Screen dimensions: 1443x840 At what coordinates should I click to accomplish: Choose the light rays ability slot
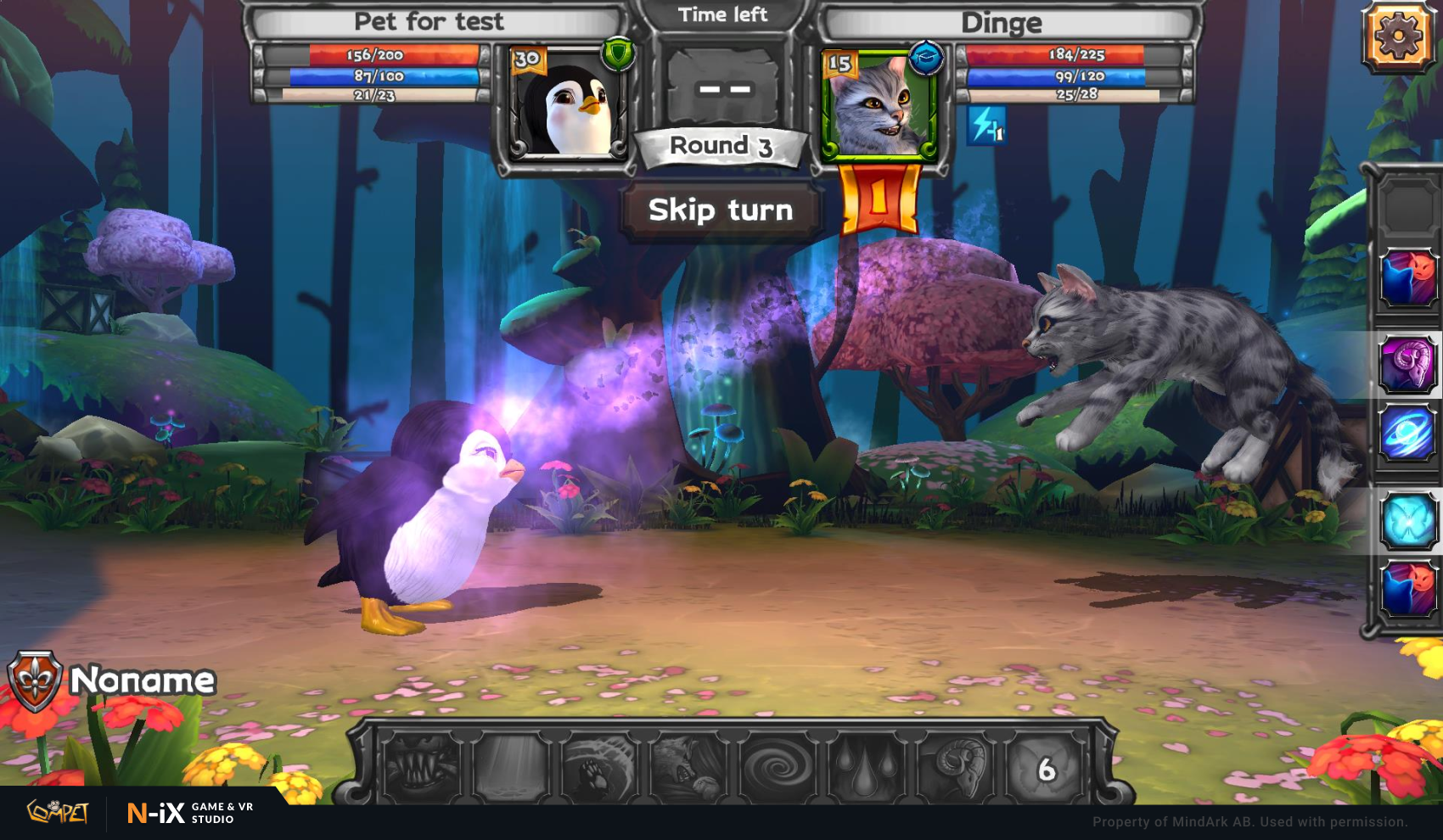click(x=511, y=767)
